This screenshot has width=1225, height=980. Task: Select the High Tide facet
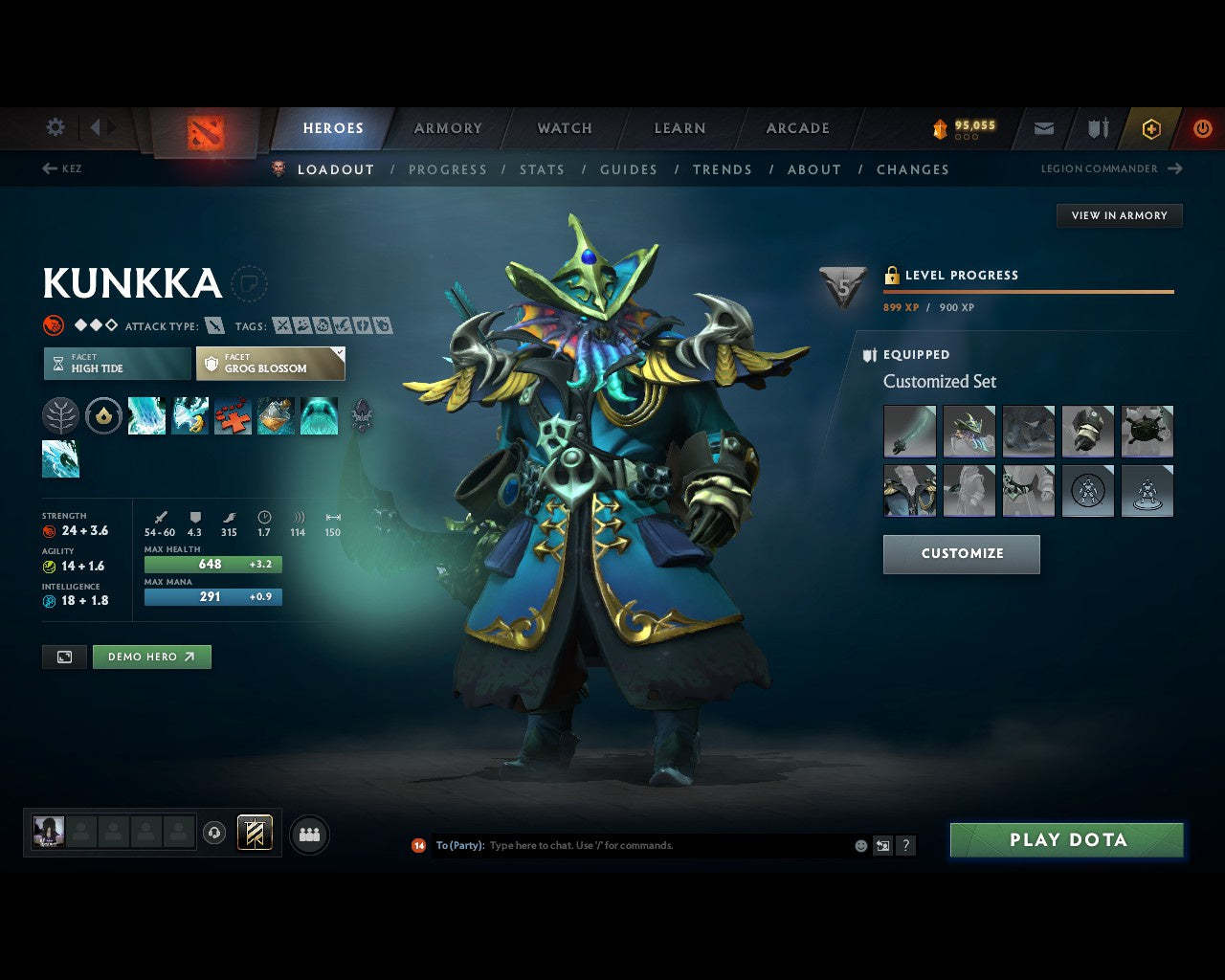116,363
